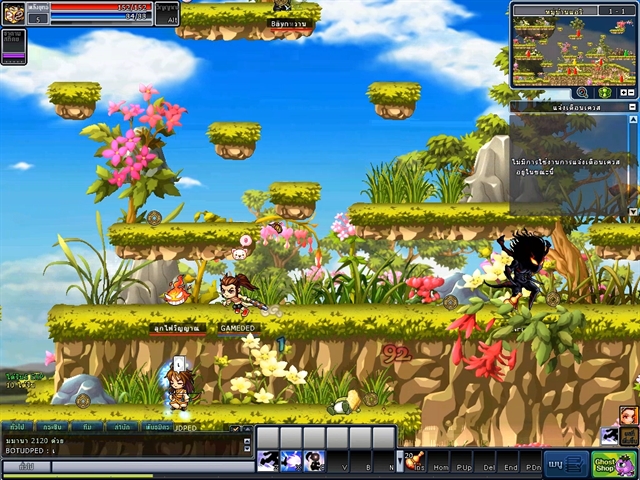
Task: Open the Ghost Shop
Action: pyautogui.click(x=613, y=465)
